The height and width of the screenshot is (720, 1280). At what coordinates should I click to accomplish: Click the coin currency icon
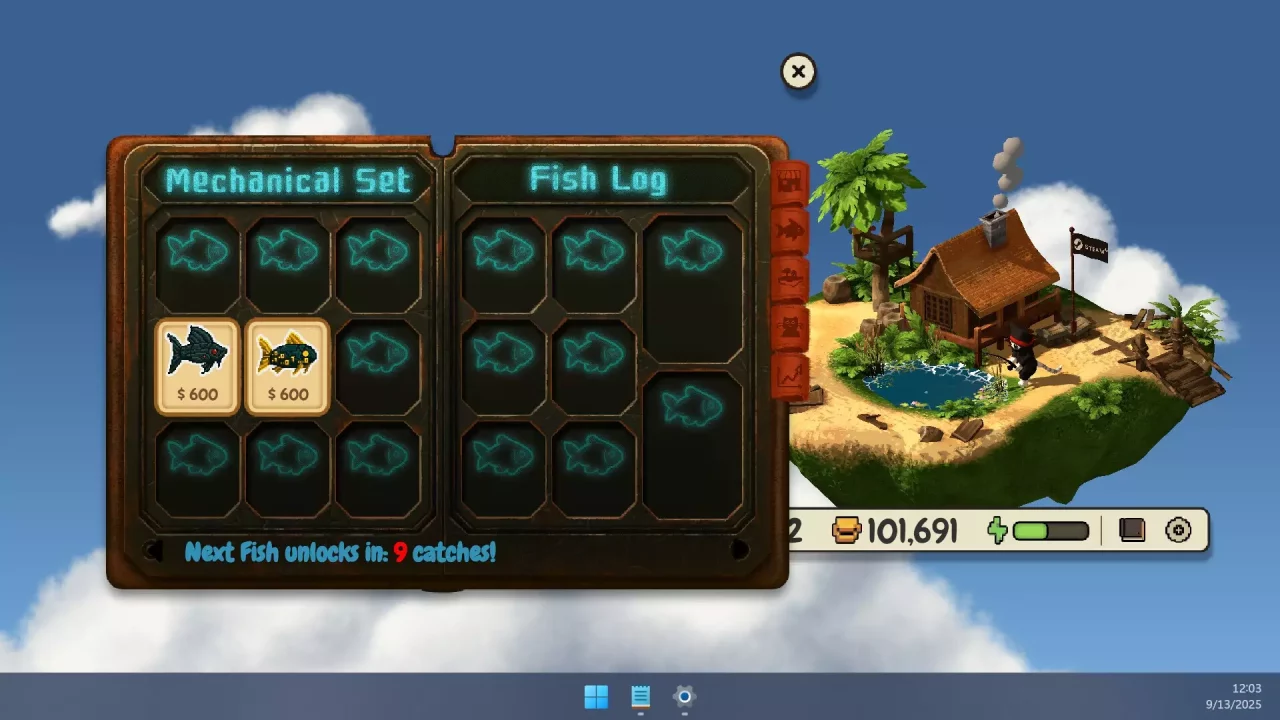point(845,530)
